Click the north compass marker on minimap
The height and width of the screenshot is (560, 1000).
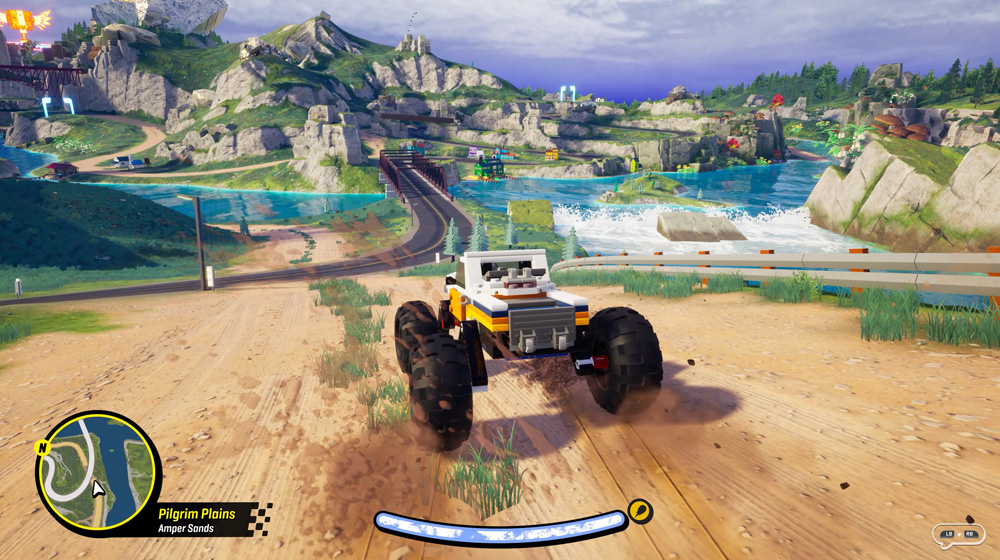pyautogui.click(x=42, y=448)
